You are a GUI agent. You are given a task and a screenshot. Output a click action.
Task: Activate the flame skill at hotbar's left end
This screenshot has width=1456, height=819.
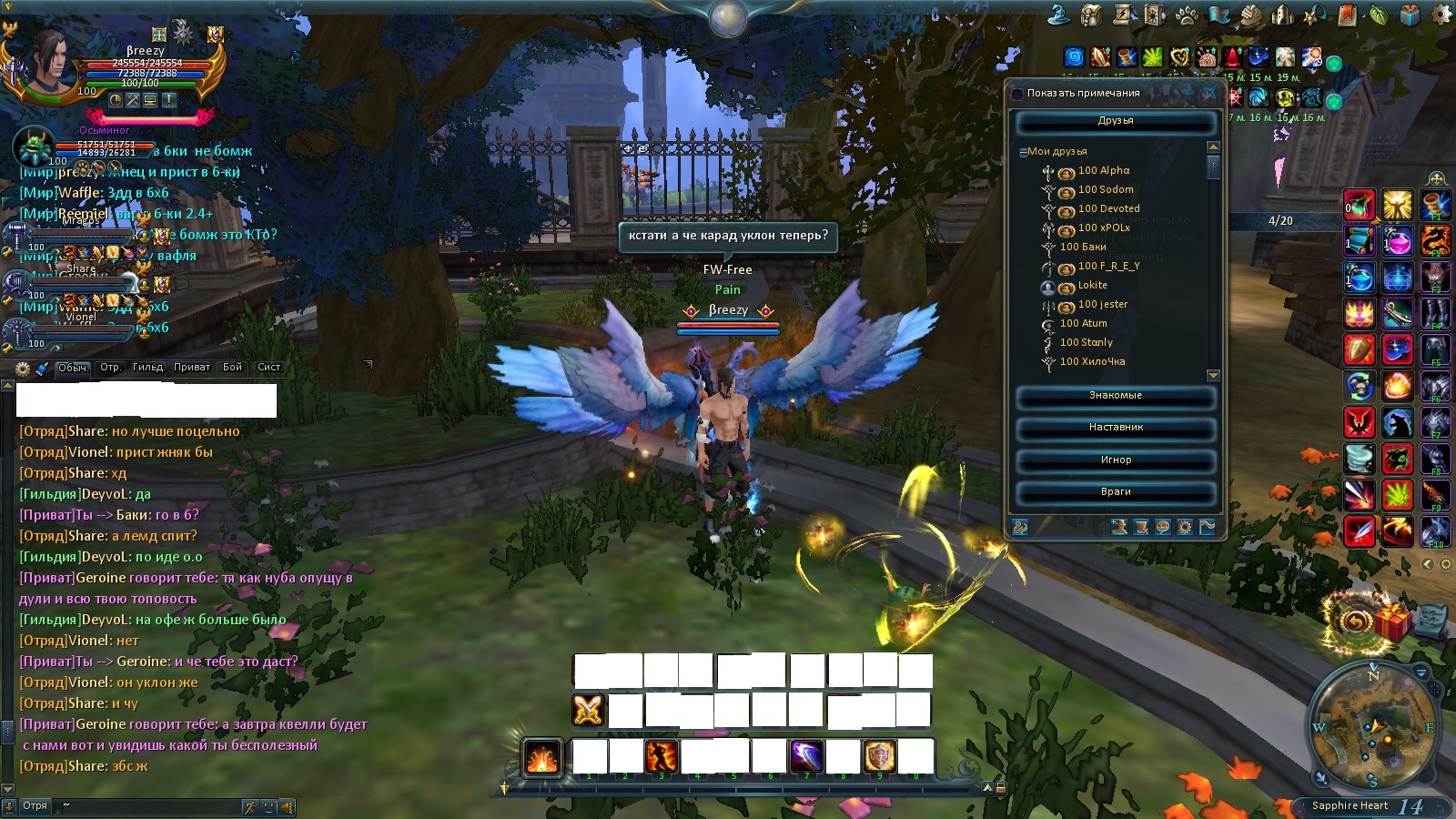[x=541, y=757]
